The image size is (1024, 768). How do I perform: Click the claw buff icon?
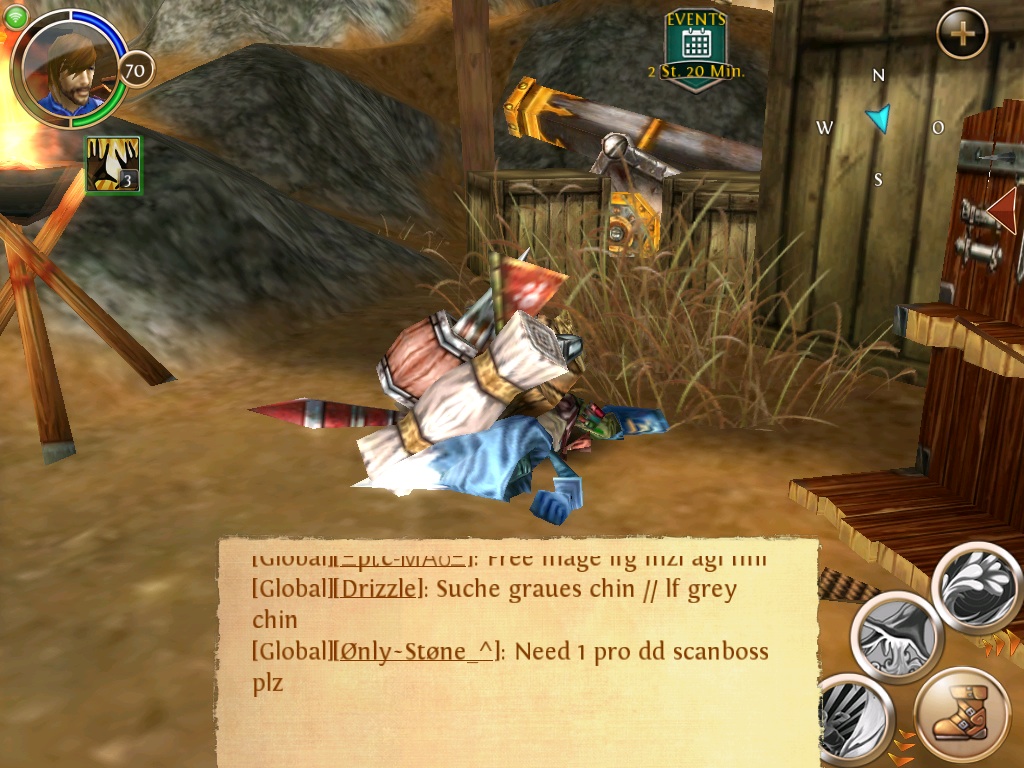(113, 165)
